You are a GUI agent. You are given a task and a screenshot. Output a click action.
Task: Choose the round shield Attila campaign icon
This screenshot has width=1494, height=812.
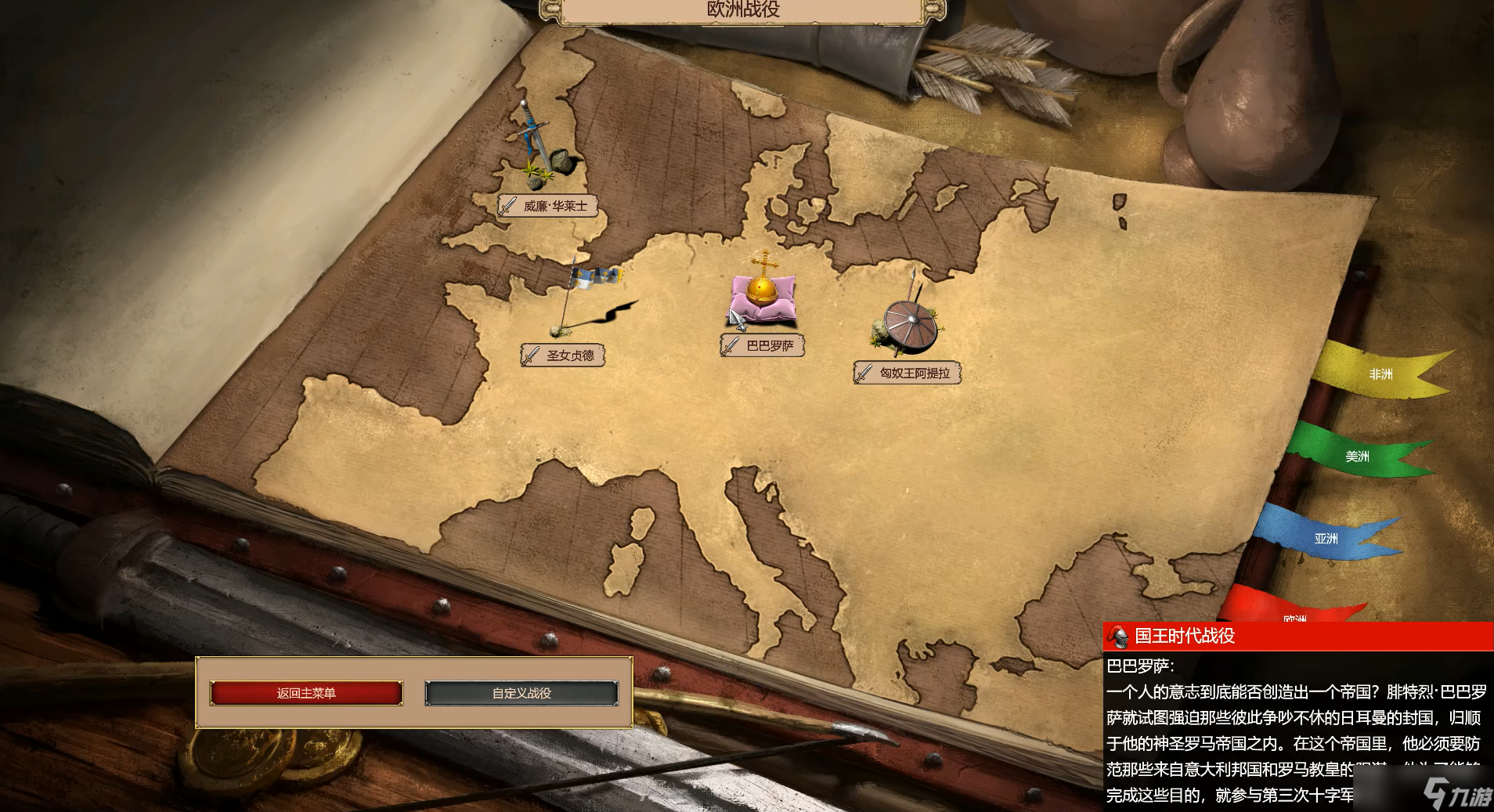click(908, 323)
